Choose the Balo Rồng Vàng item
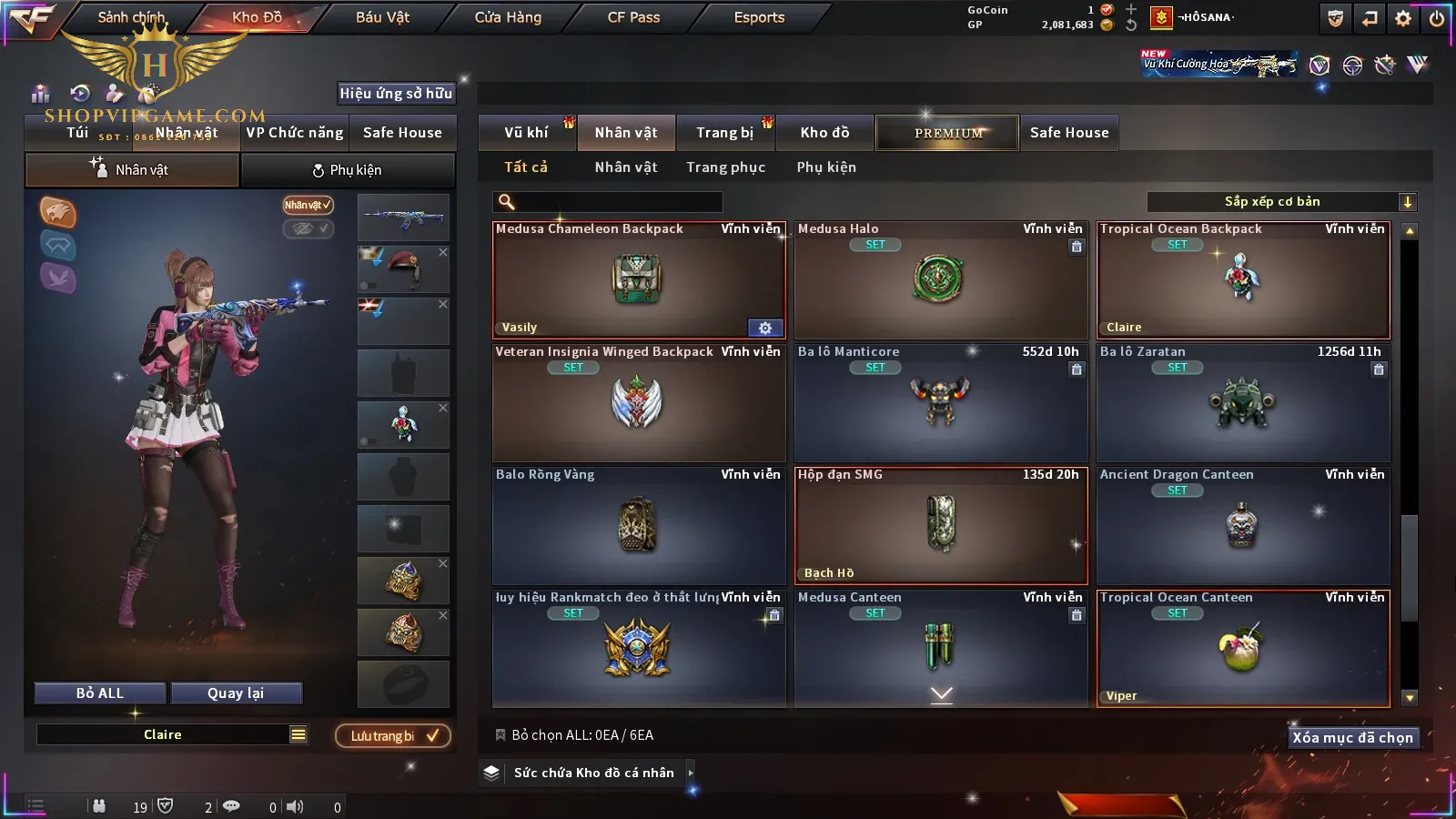The width and height of the screenshot is (1456, 819). pyautogui.click(x=638, y=526)
